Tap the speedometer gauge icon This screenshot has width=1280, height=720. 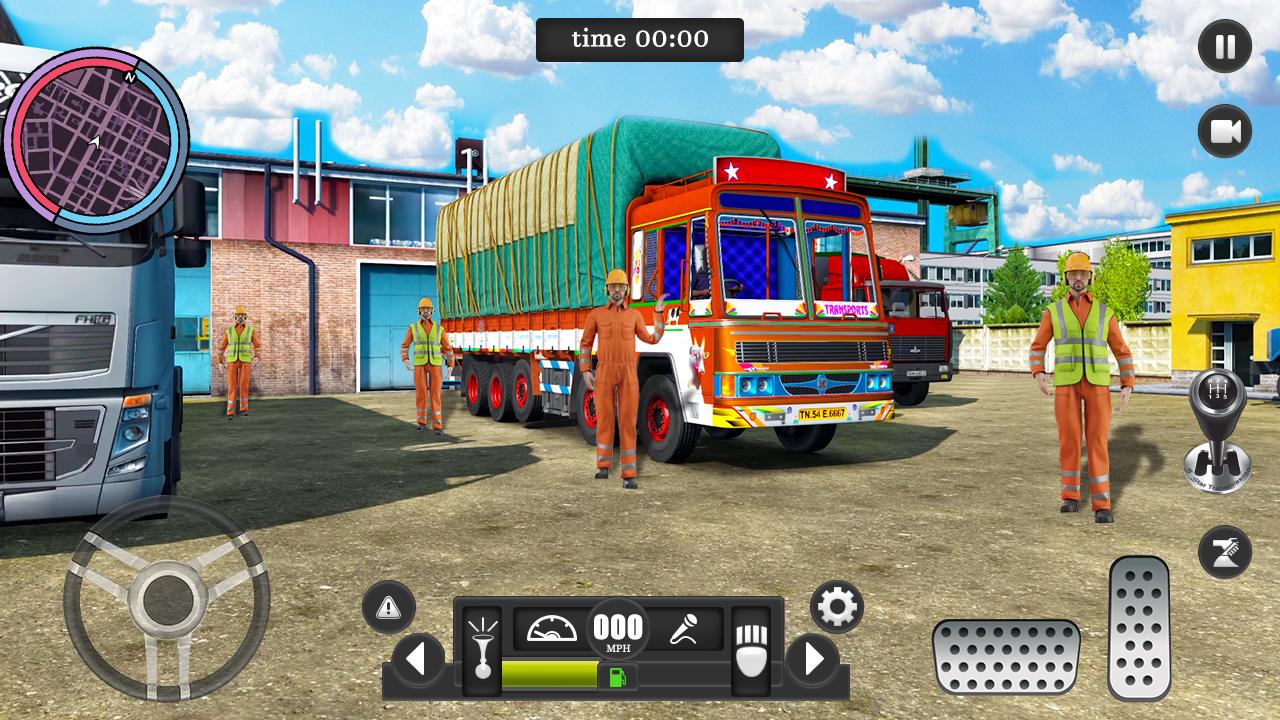tap(552, 630)
